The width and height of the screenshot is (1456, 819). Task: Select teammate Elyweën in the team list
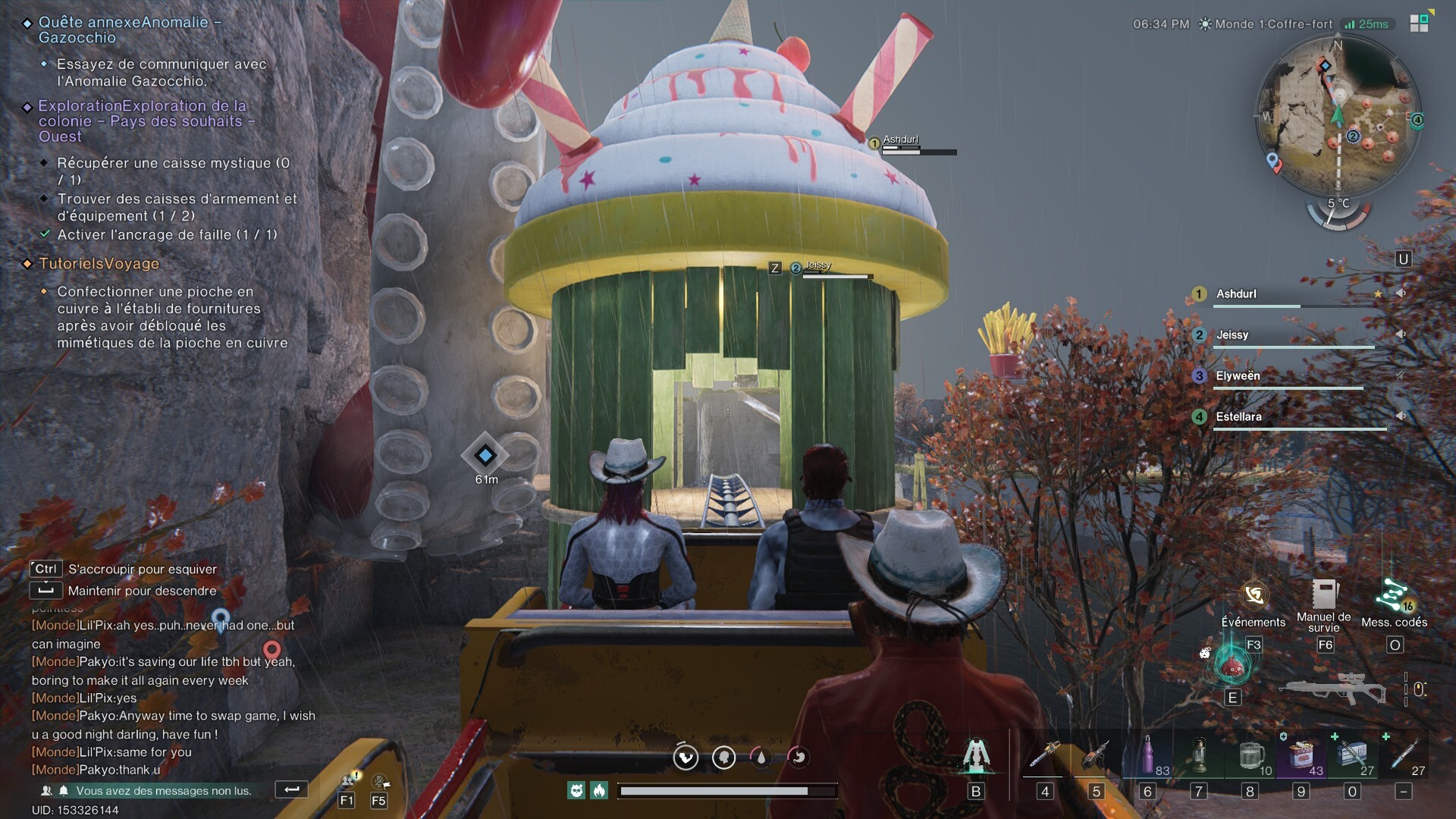click(x=1238, y=376)
